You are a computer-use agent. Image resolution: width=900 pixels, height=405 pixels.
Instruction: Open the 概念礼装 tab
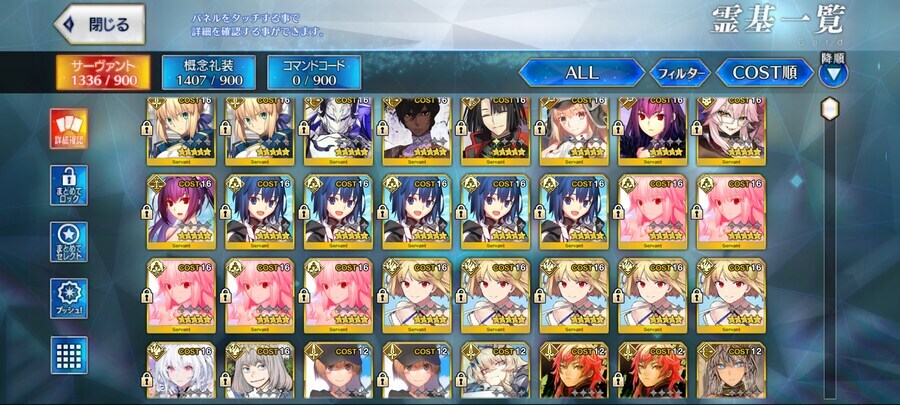[x=201, y=72]
